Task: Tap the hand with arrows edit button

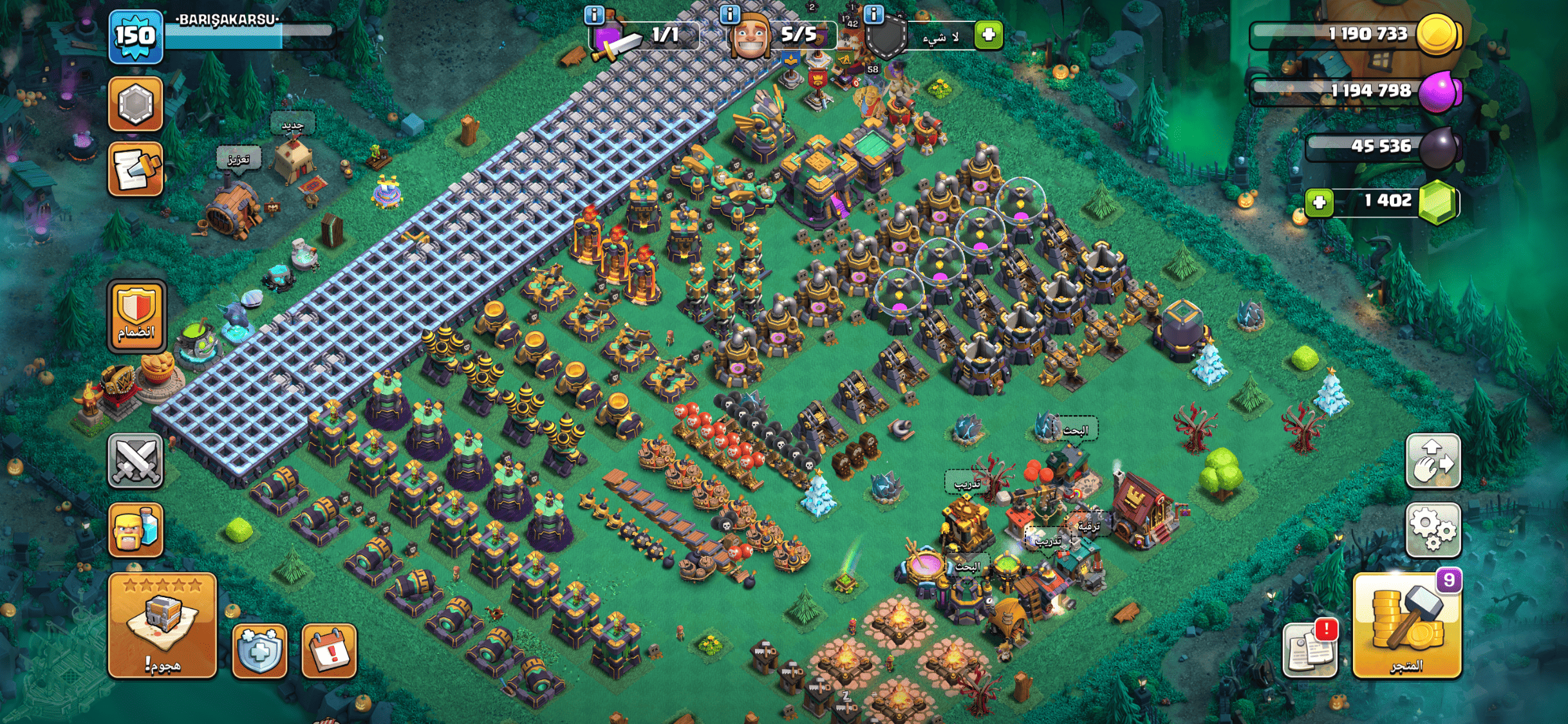Action: point(1433,461)
